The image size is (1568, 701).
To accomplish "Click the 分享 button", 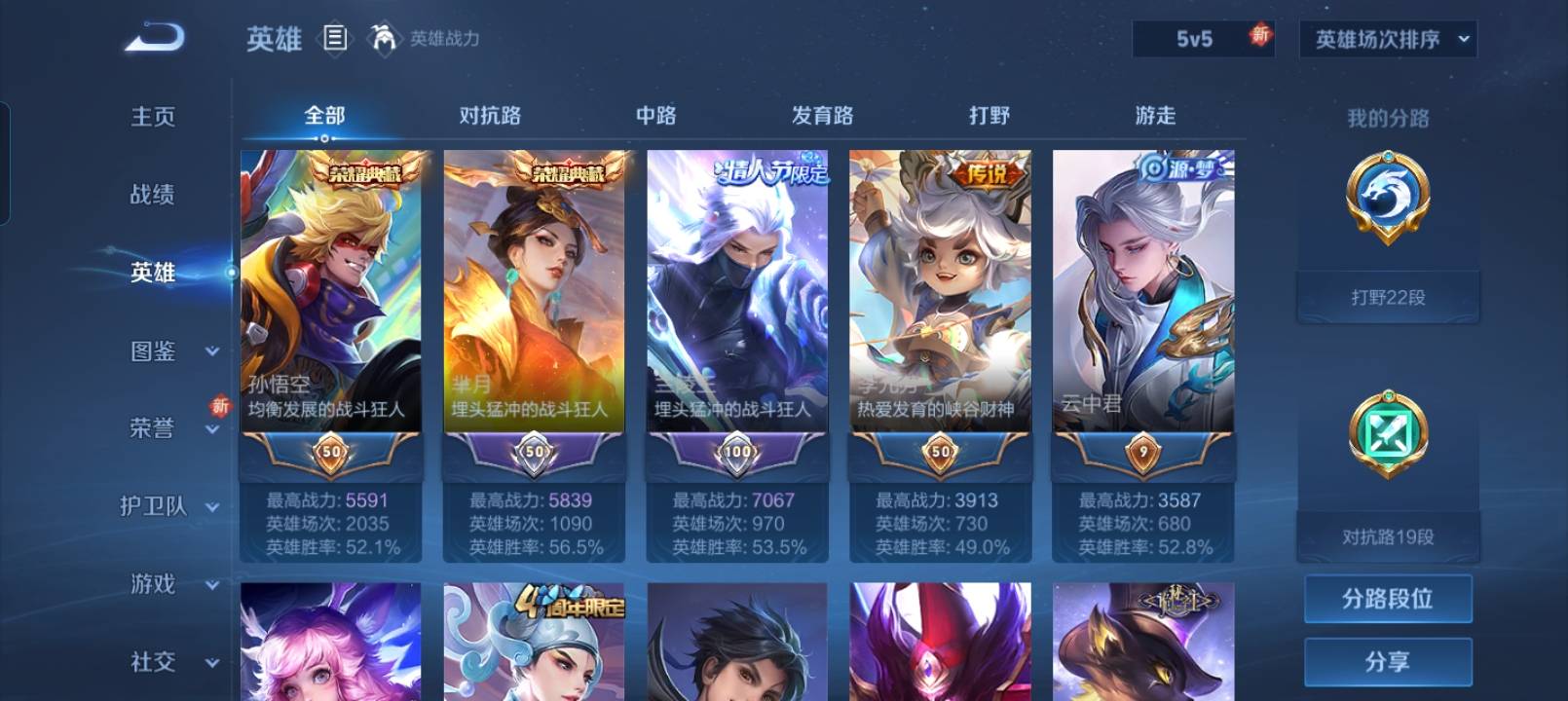I will [x=1390, y=662].
